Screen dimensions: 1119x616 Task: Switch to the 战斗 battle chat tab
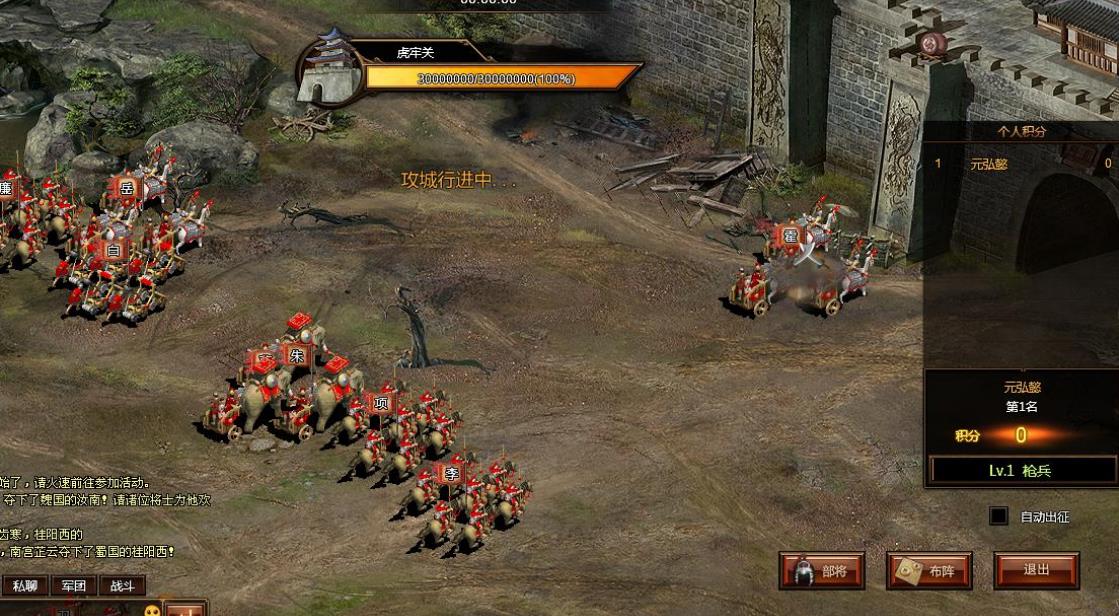click(121, 586)
